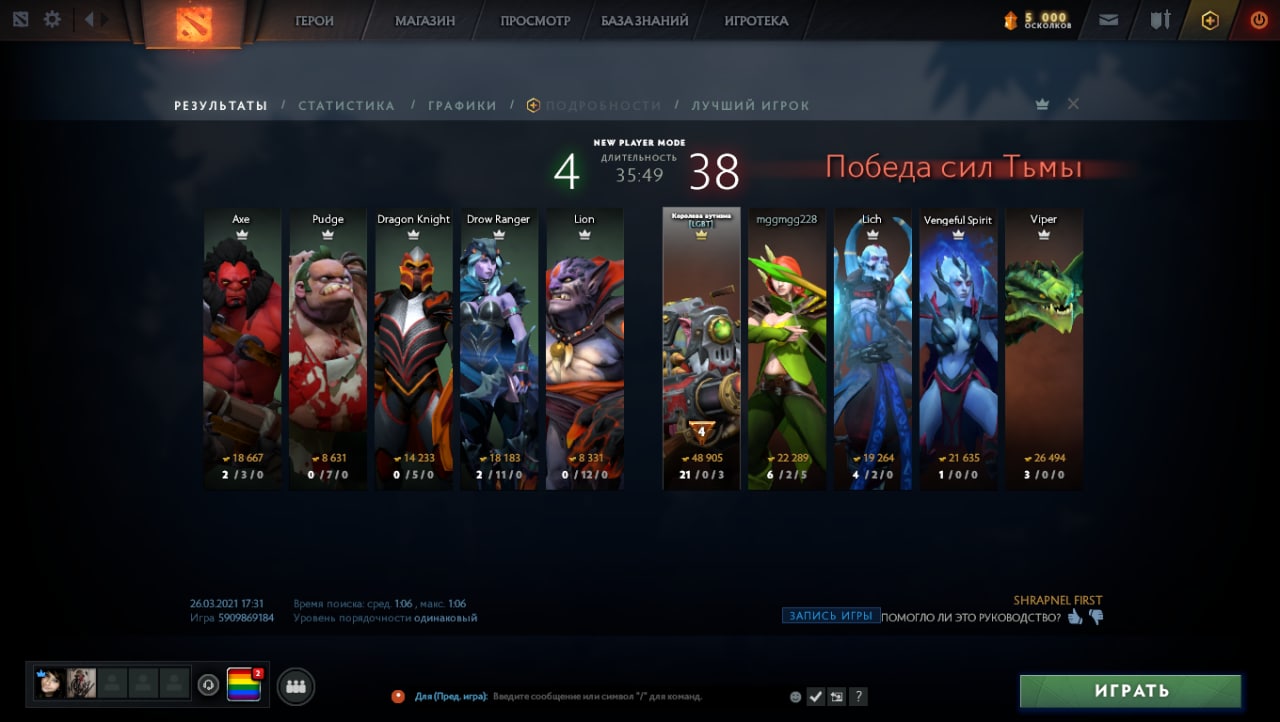The width and height of the screenshot is (1280, 722).
Task: Open the МАГАЗИН store menu
Action: click(425, 20)
